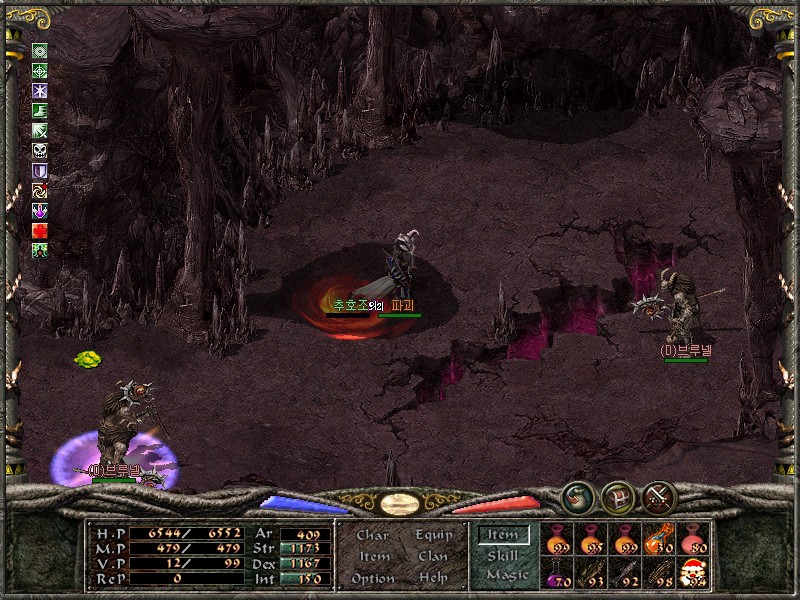Viewport: 800px width, 600px height.
Task: Switch to the Magic quick-slot tab
Action: click(505, 575)
